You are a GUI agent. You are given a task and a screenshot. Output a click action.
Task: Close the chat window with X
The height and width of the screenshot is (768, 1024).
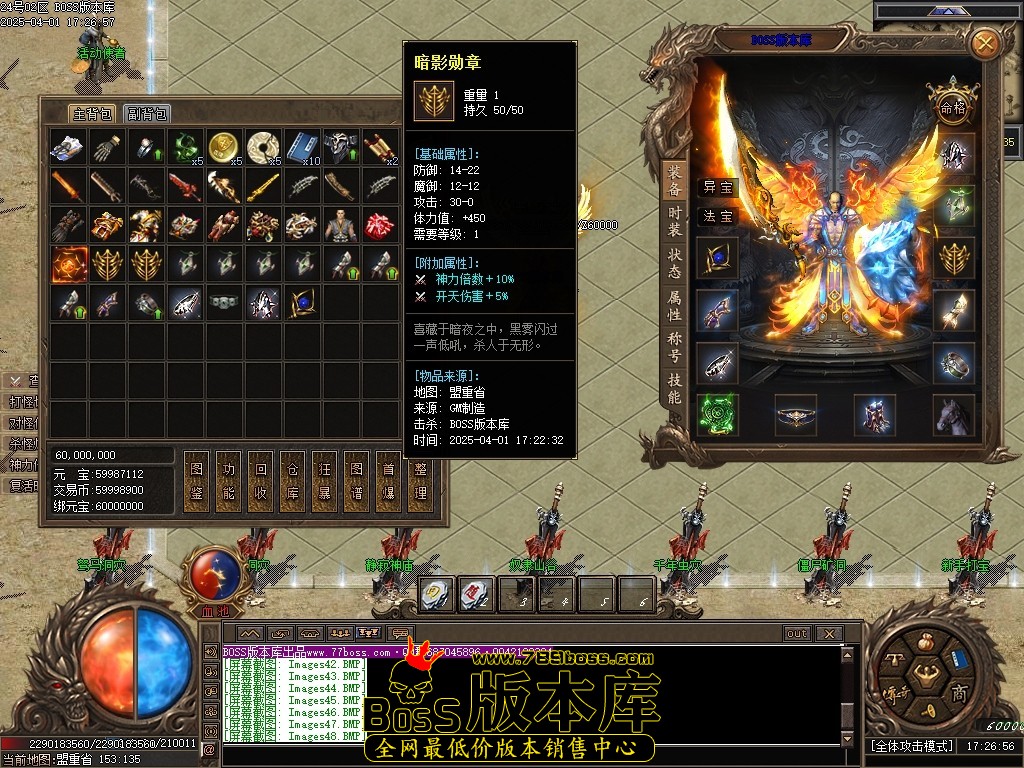[x=828, y=633]
